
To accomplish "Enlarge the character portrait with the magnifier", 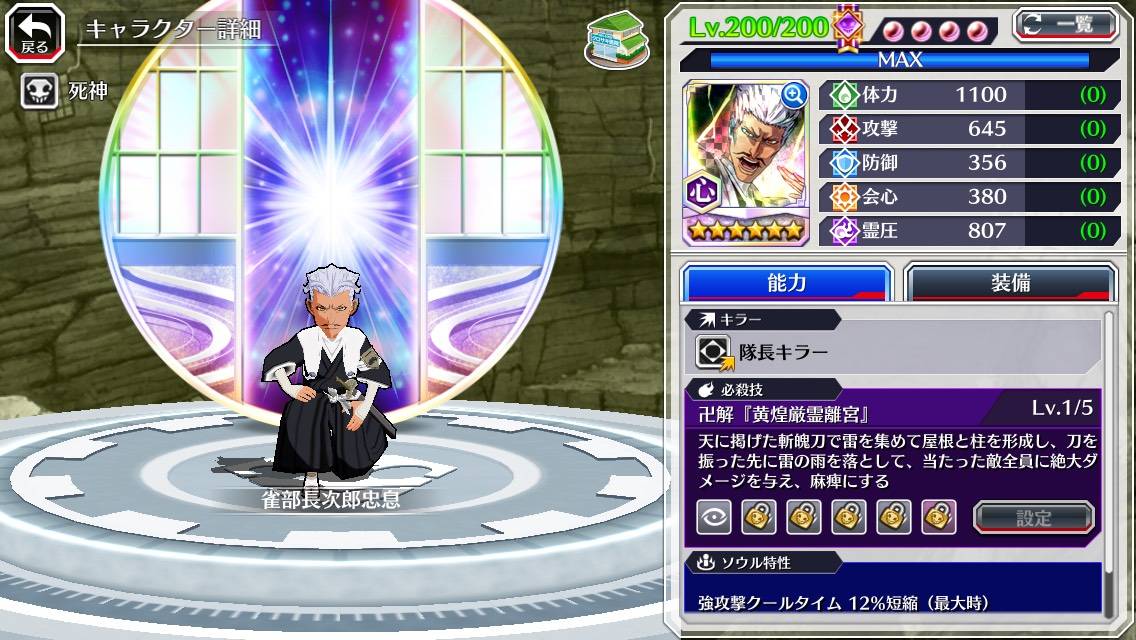I will [795, 95].
